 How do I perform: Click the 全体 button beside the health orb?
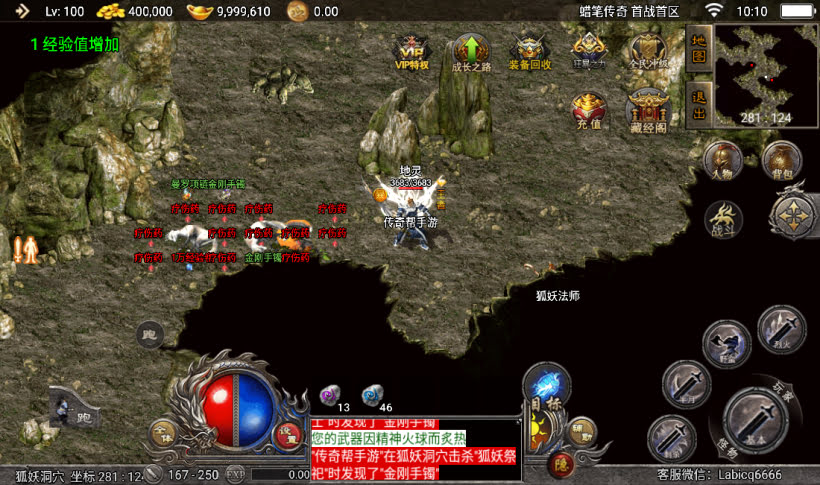point(162,433)
